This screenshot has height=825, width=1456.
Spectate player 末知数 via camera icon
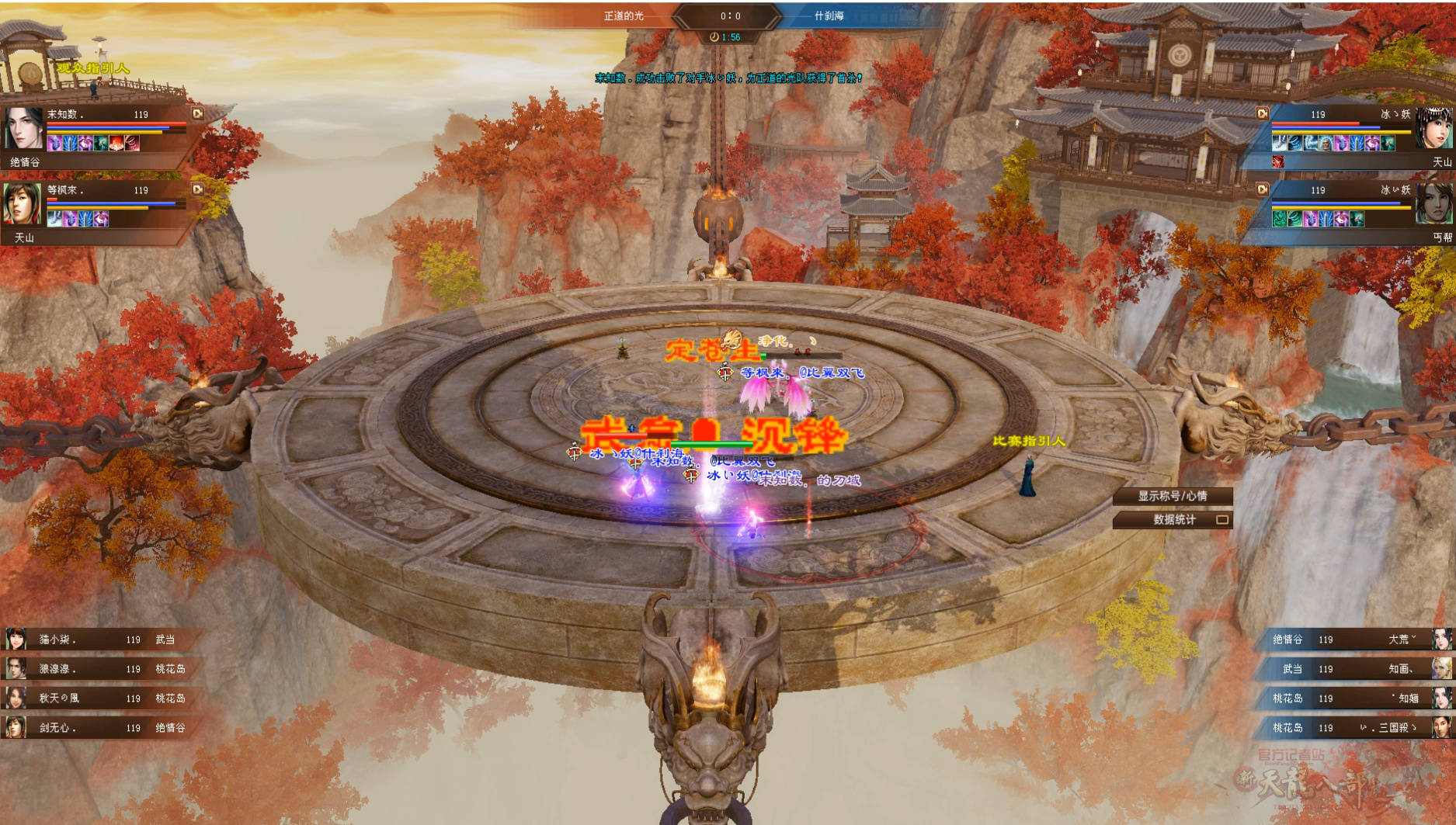(x=198, y=114)
